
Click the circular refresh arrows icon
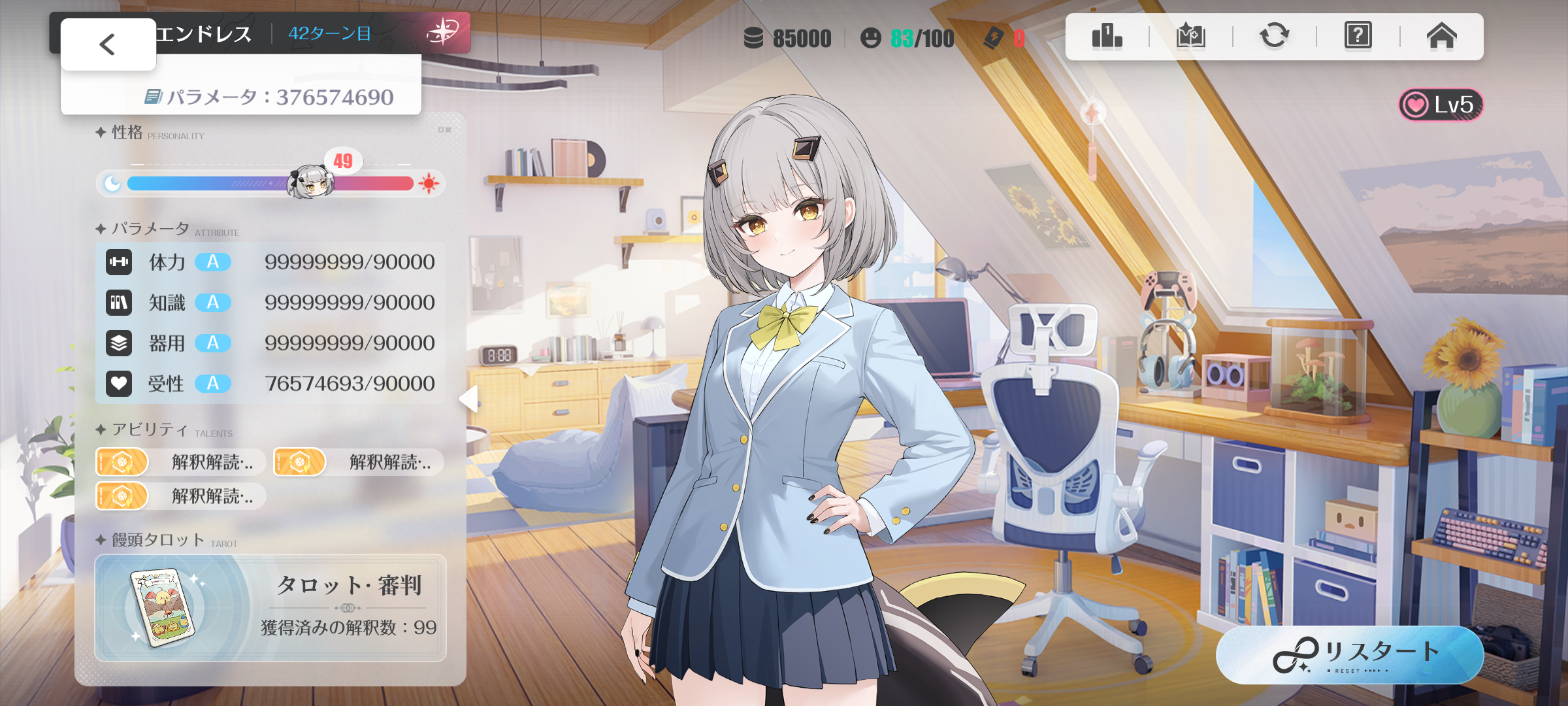point(1274,36)
